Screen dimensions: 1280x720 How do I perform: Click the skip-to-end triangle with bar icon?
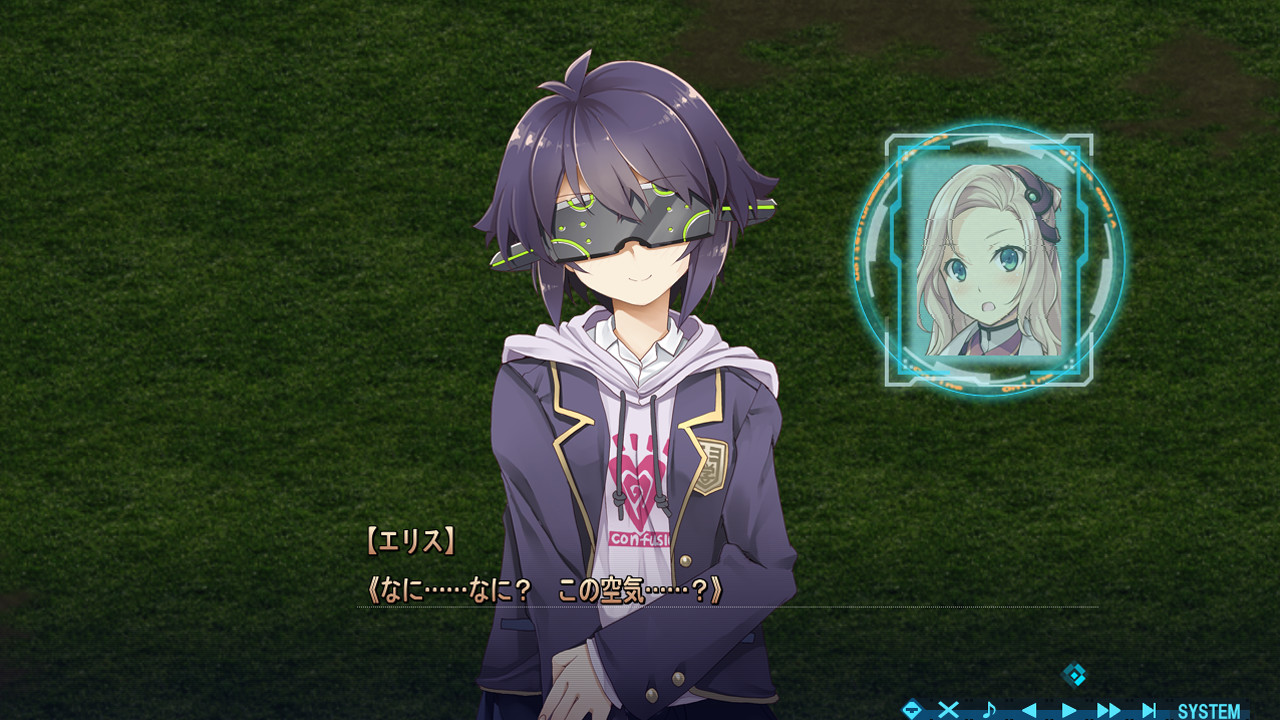click(x=1150, y=709)
